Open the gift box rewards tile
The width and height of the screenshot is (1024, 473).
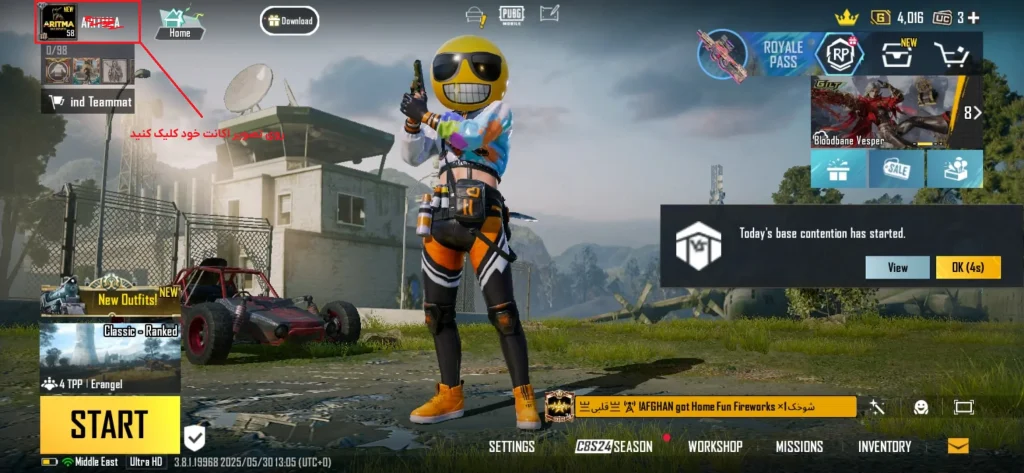pos(838,169)
